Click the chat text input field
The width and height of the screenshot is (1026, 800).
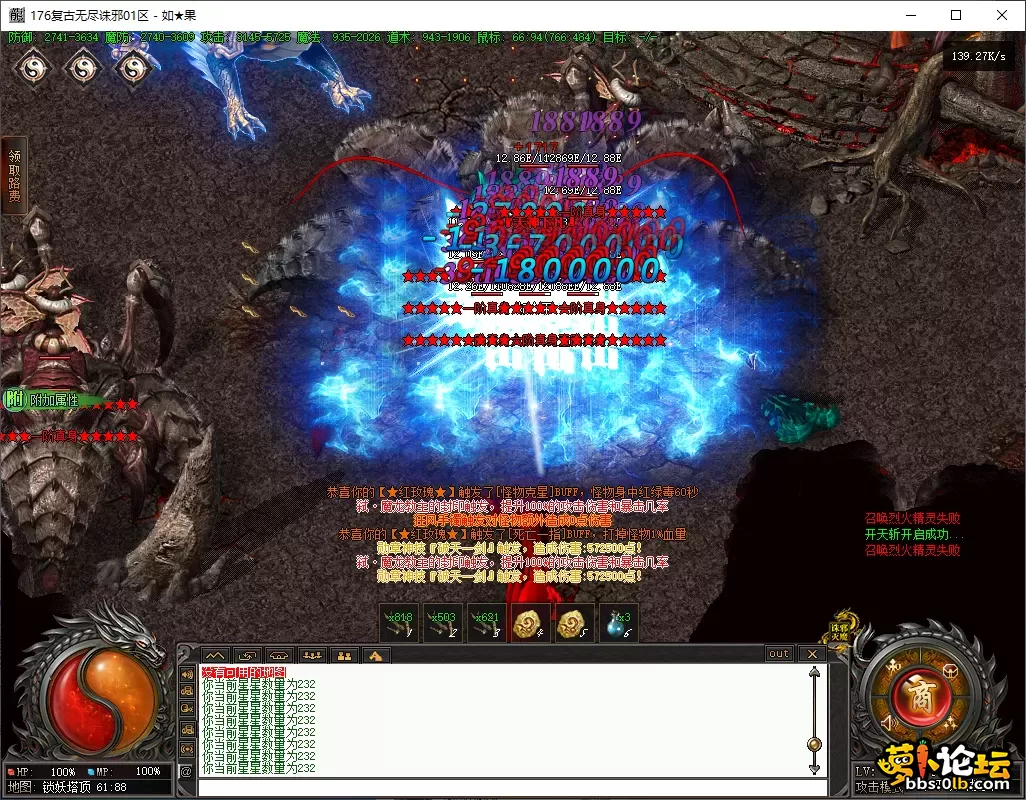point(500,786)
